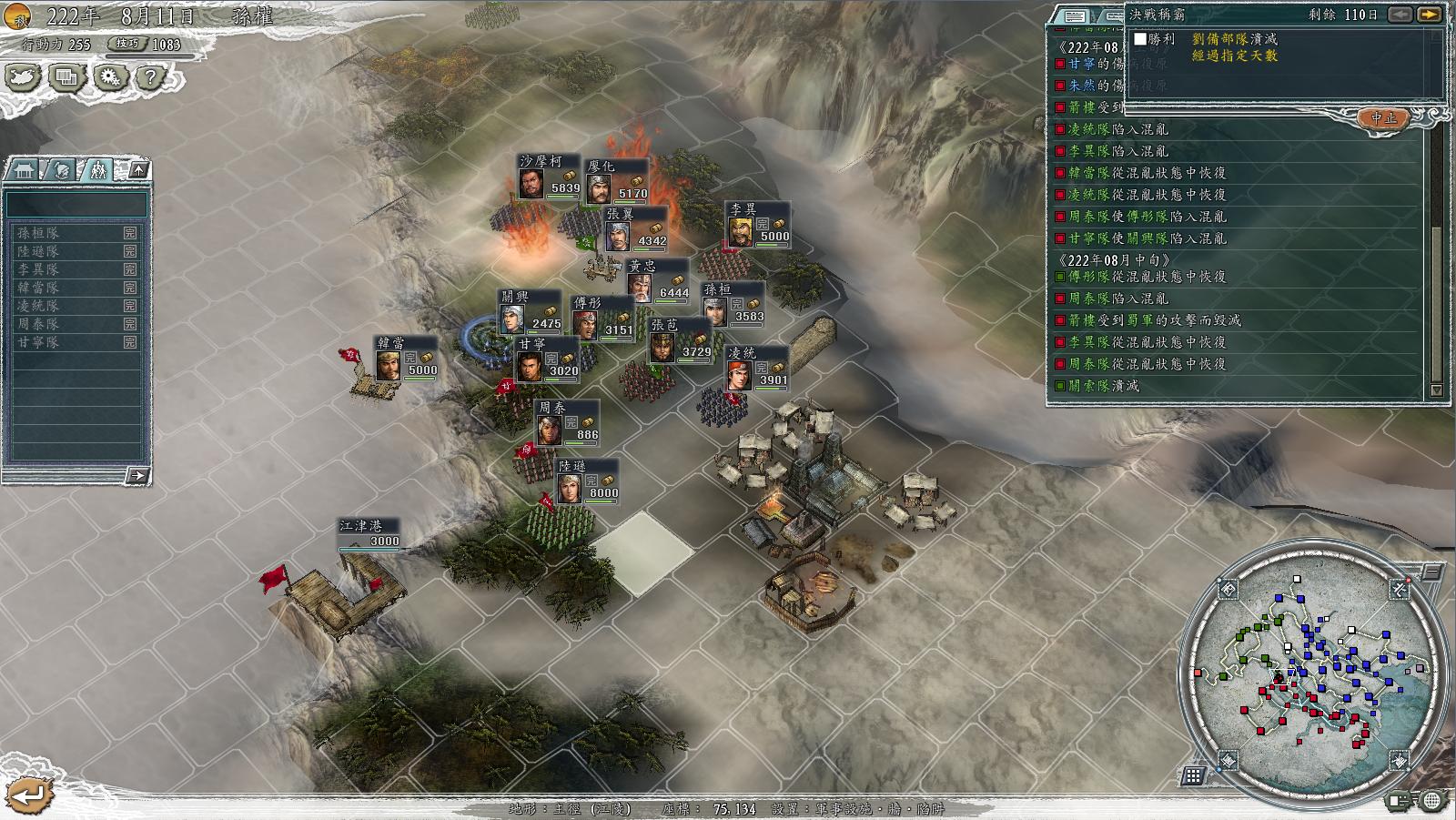Click the globe button below minimap

click(1432, 801)
